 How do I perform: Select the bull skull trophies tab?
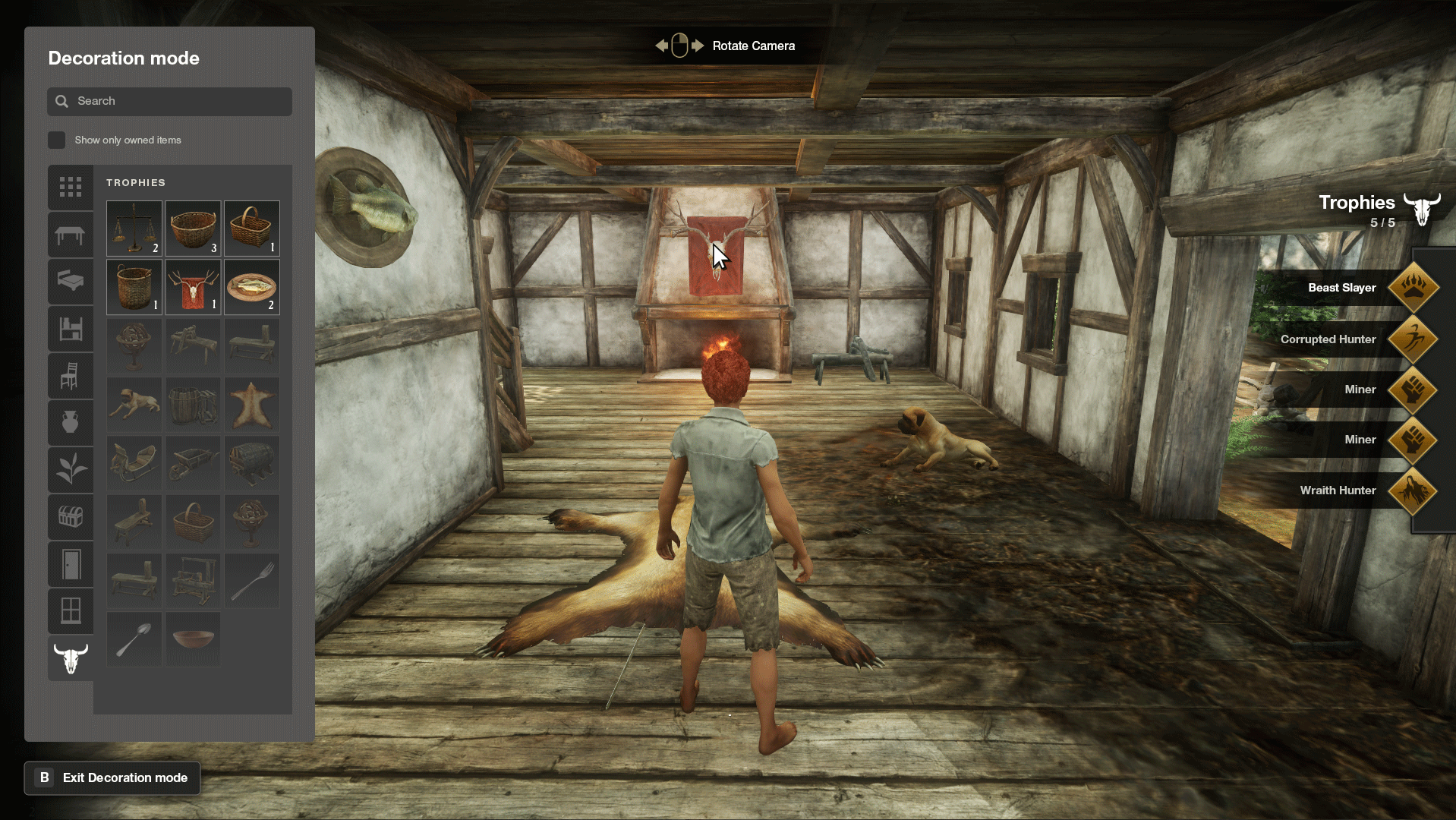[x=71, y=658]
